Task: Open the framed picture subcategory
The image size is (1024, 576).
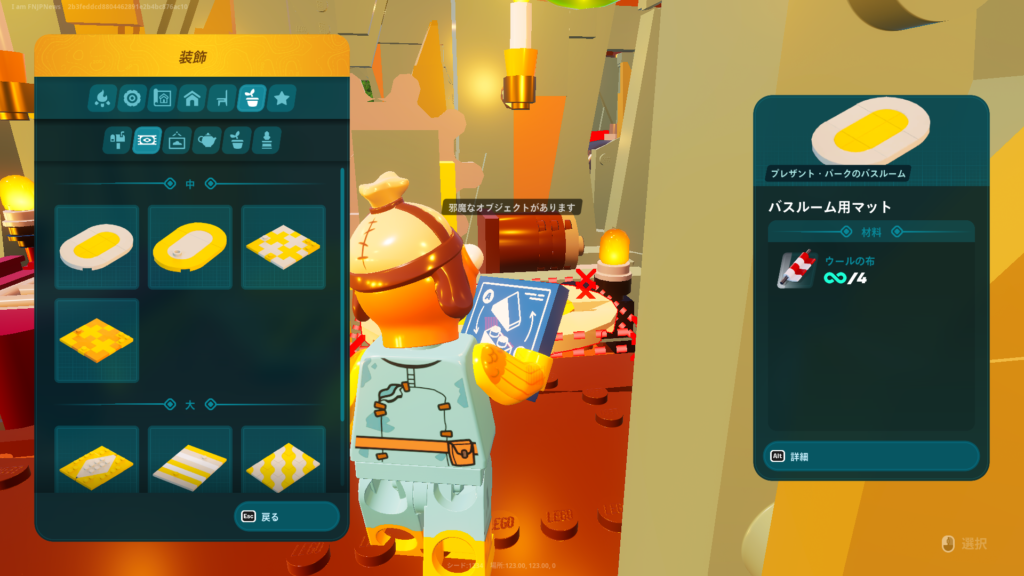Action: pos(177,140)
